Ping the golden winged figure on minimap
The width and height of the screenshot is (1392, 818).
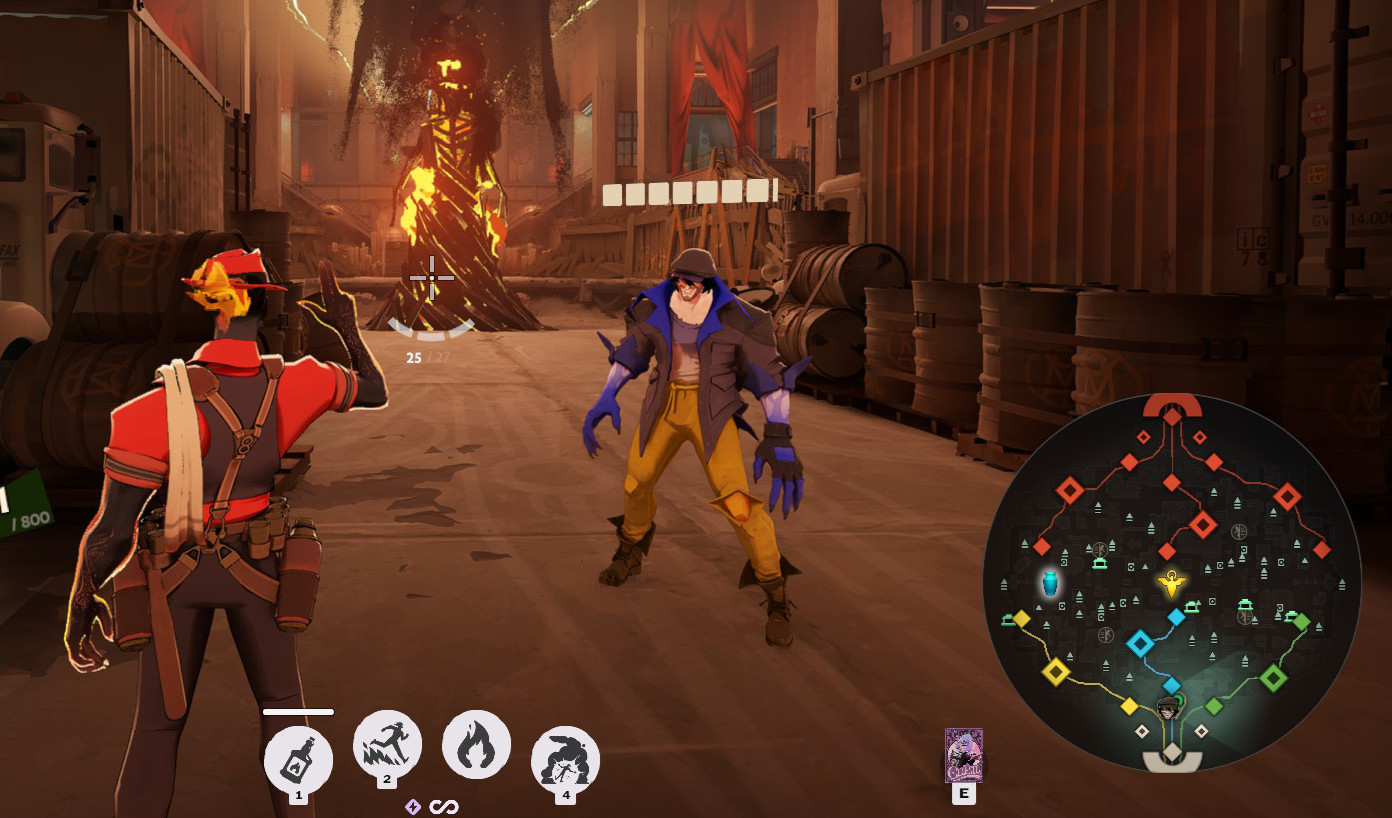coord(1171,581)
